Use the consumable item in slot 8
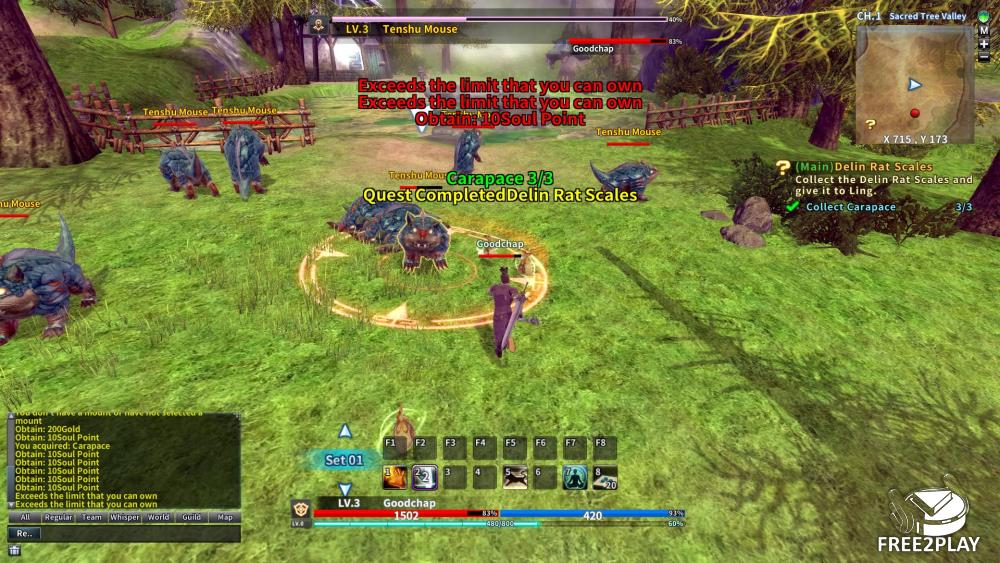Screen dimensions: 1000x563 [x=604, y=478]
